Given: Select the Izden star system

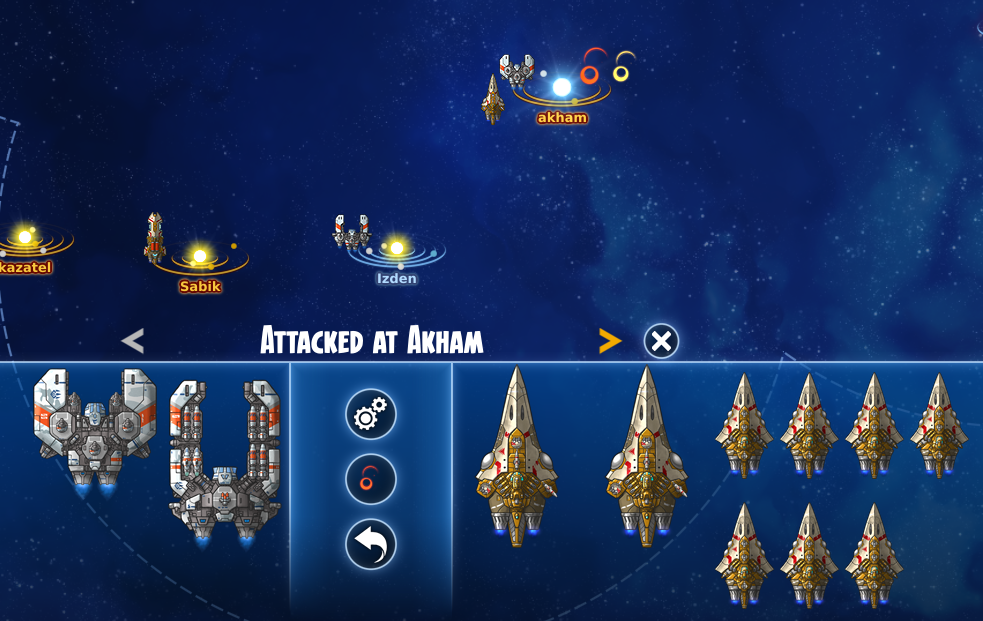Looking at the screenshot, I should (396, 248).
